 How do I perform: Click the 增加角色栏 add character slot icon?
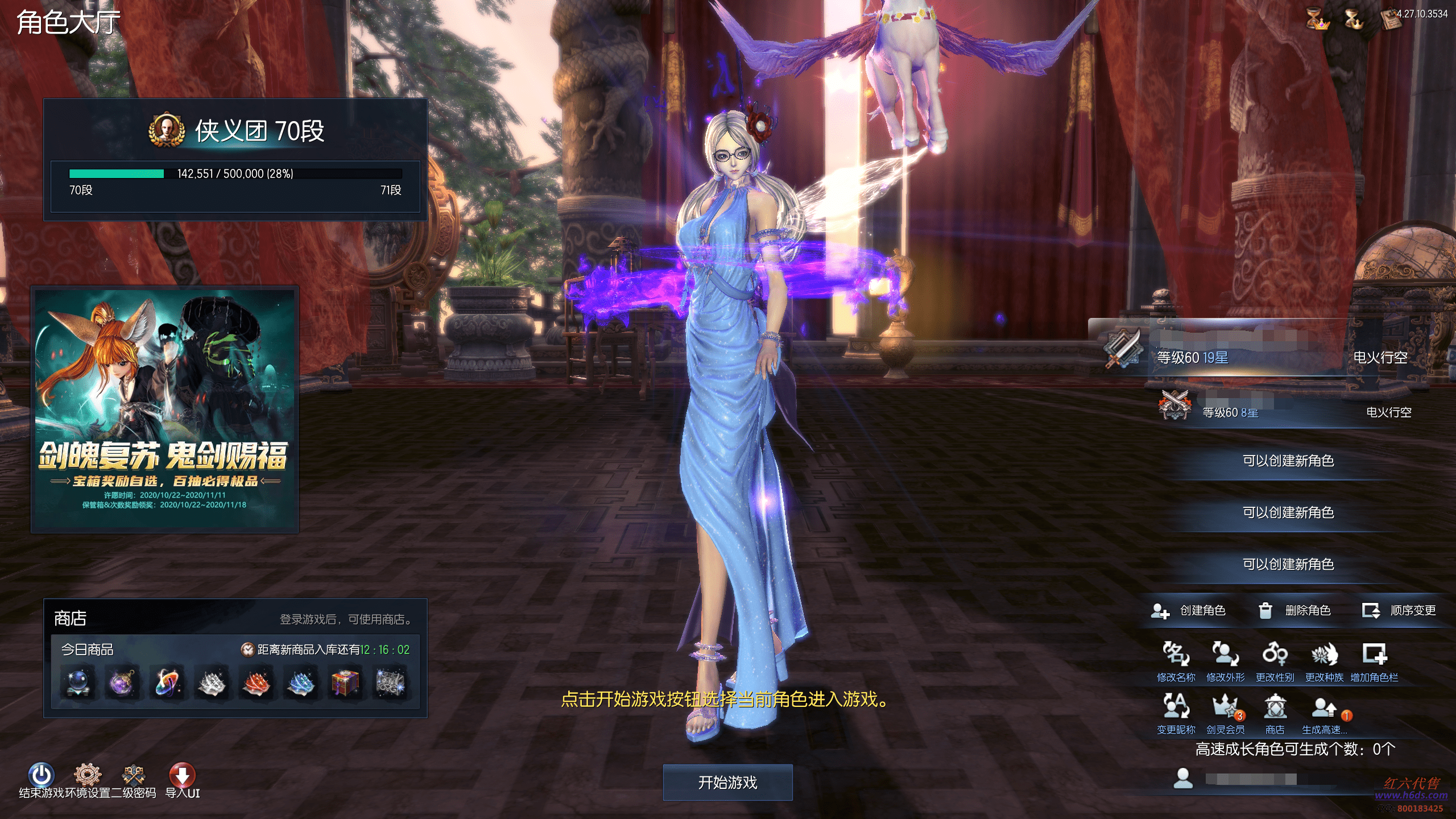click(1374, 655)
